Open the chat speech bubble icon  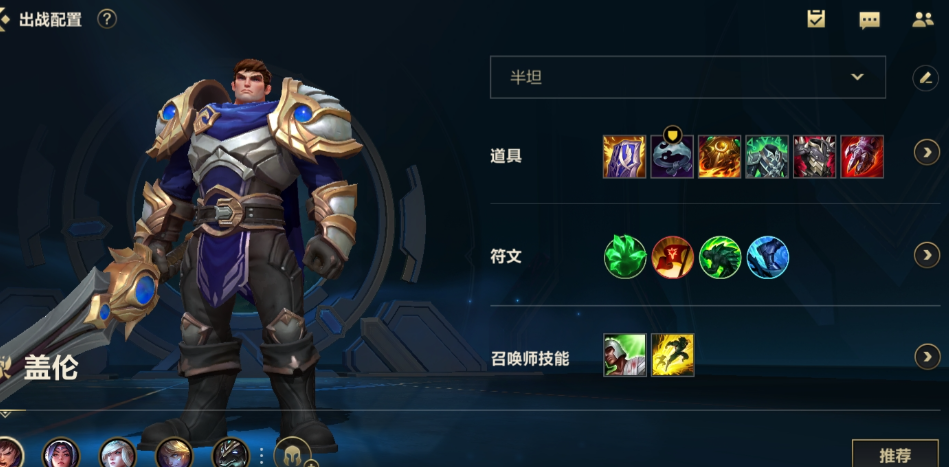869,19
